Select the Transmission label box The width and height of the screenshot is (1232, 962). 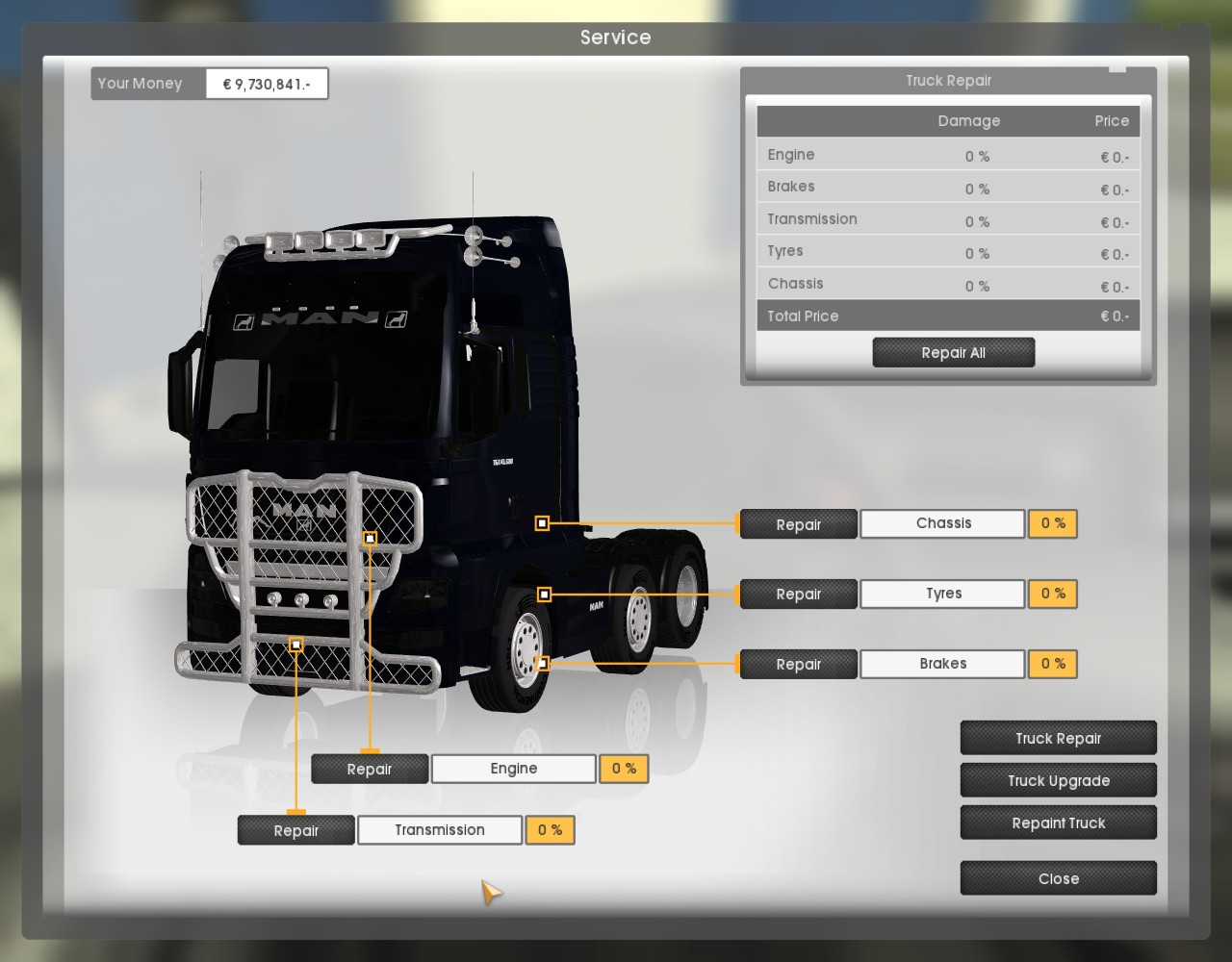coord(439,830)
